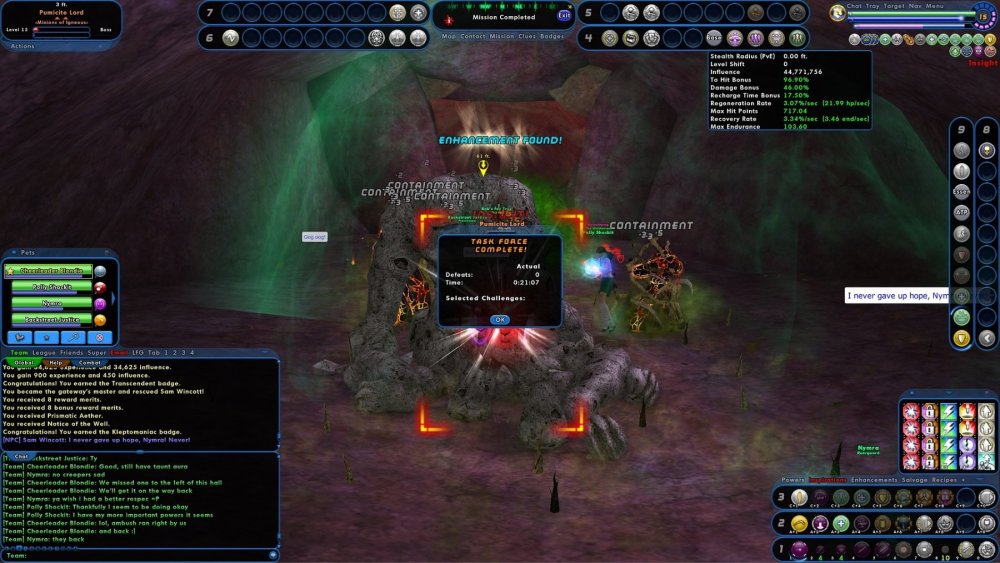Select teammate Backstreet Justice
Image resolution: width=1000 pixels, height=563 pixels.
(x=50, y=319)
